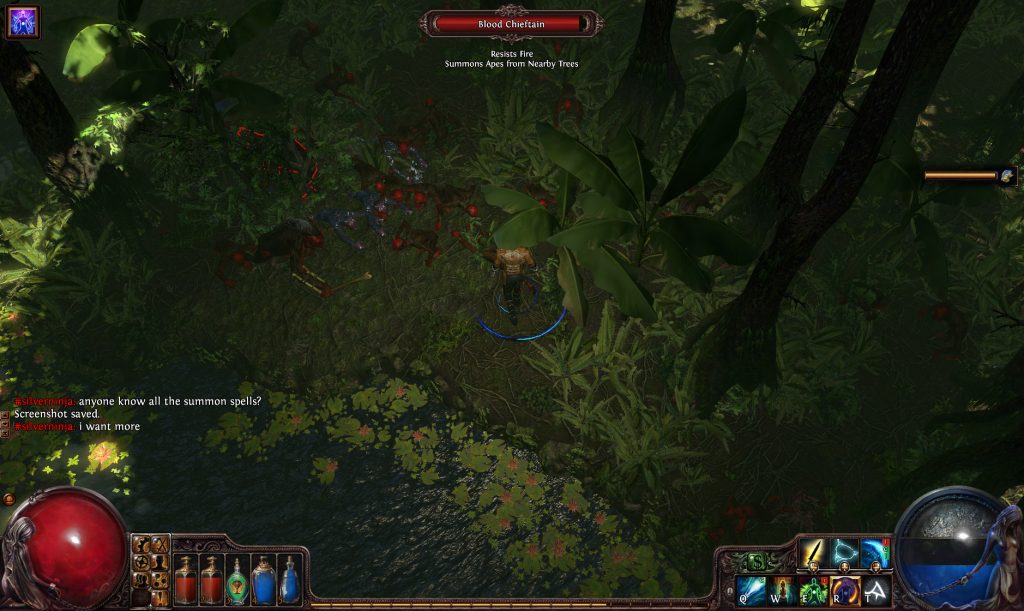Activate the Q beam skill

[x=750, y=591]
